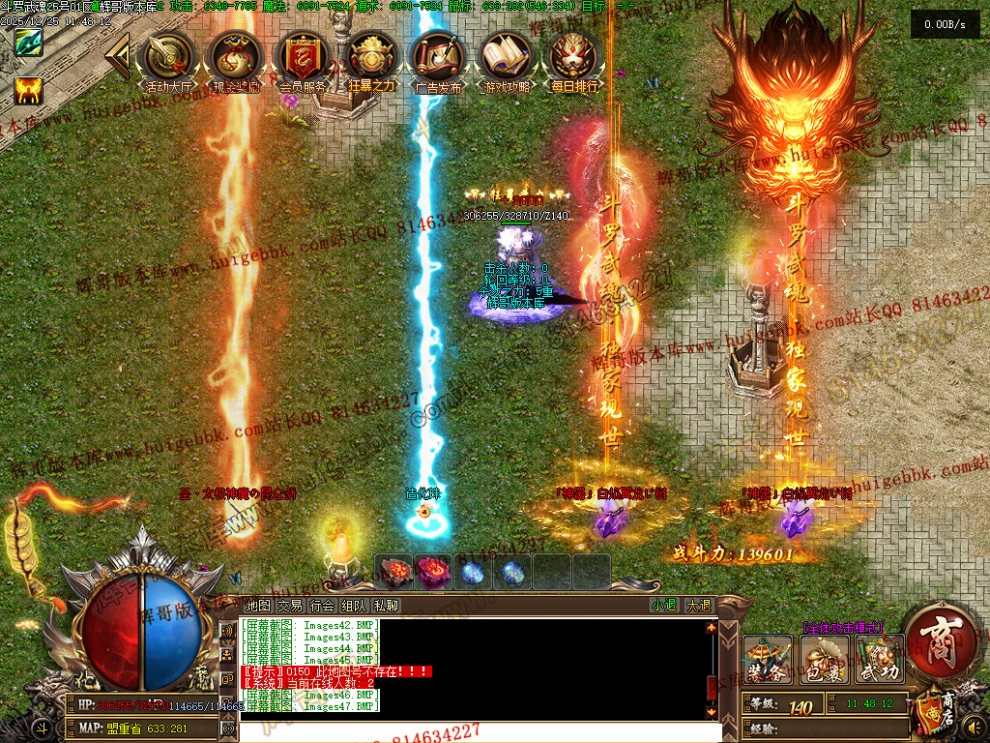
Task: Open the 装备 equipment panel
Action: [768, 659]
